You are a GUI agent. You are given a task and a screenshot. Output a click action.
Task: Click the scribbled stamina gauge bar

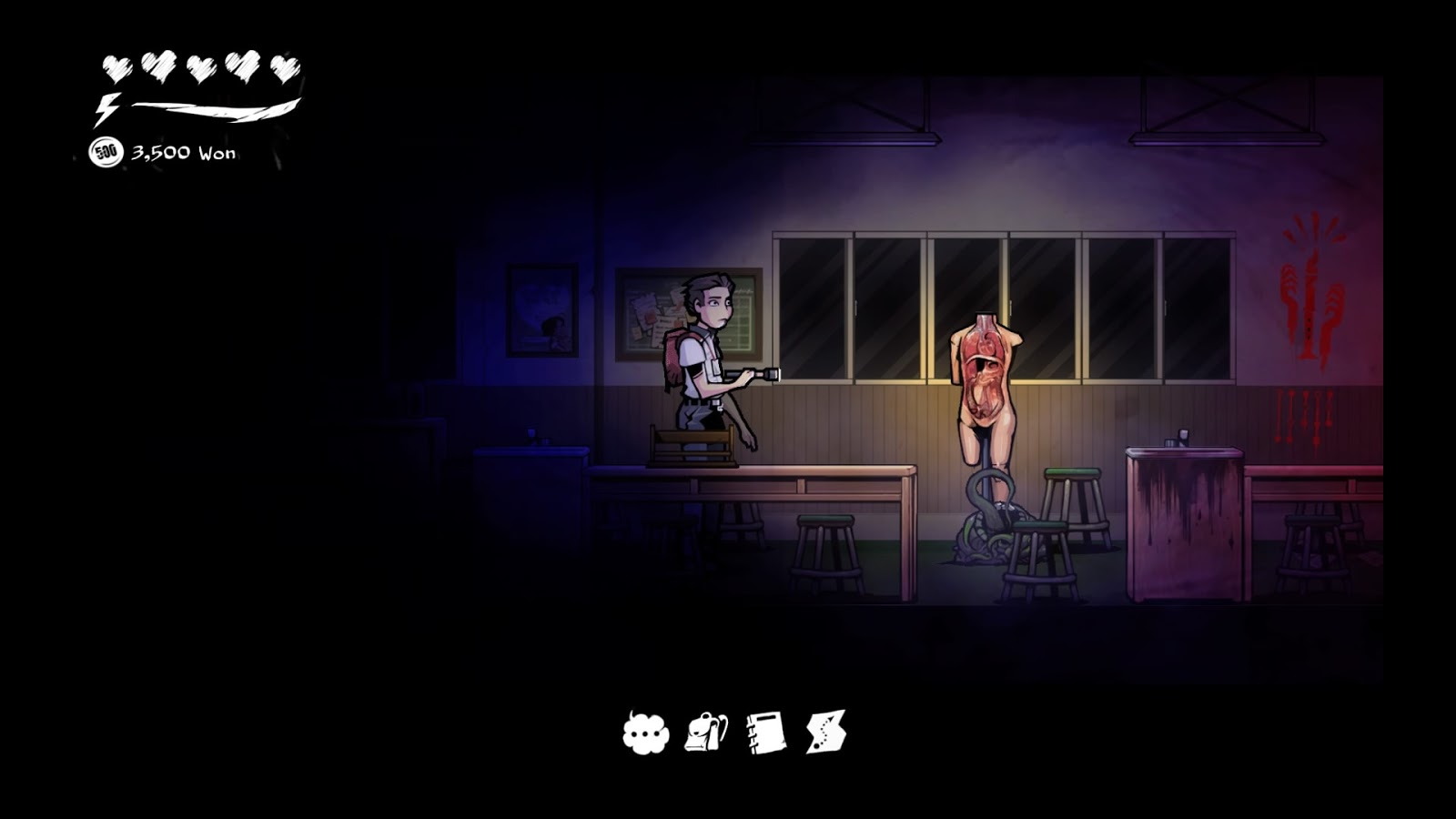pos(214,111)
